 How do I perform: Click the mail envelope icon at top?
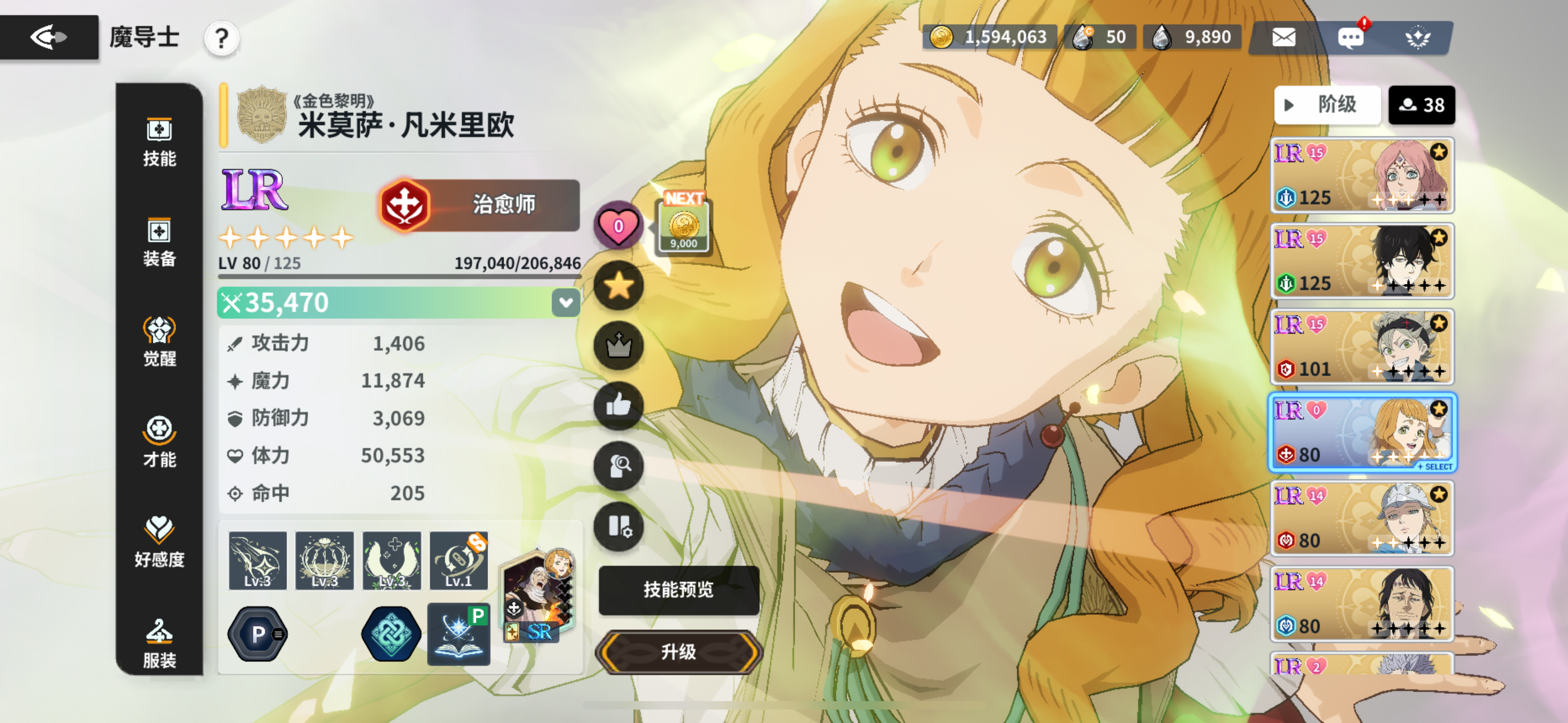pos(1284,37)
